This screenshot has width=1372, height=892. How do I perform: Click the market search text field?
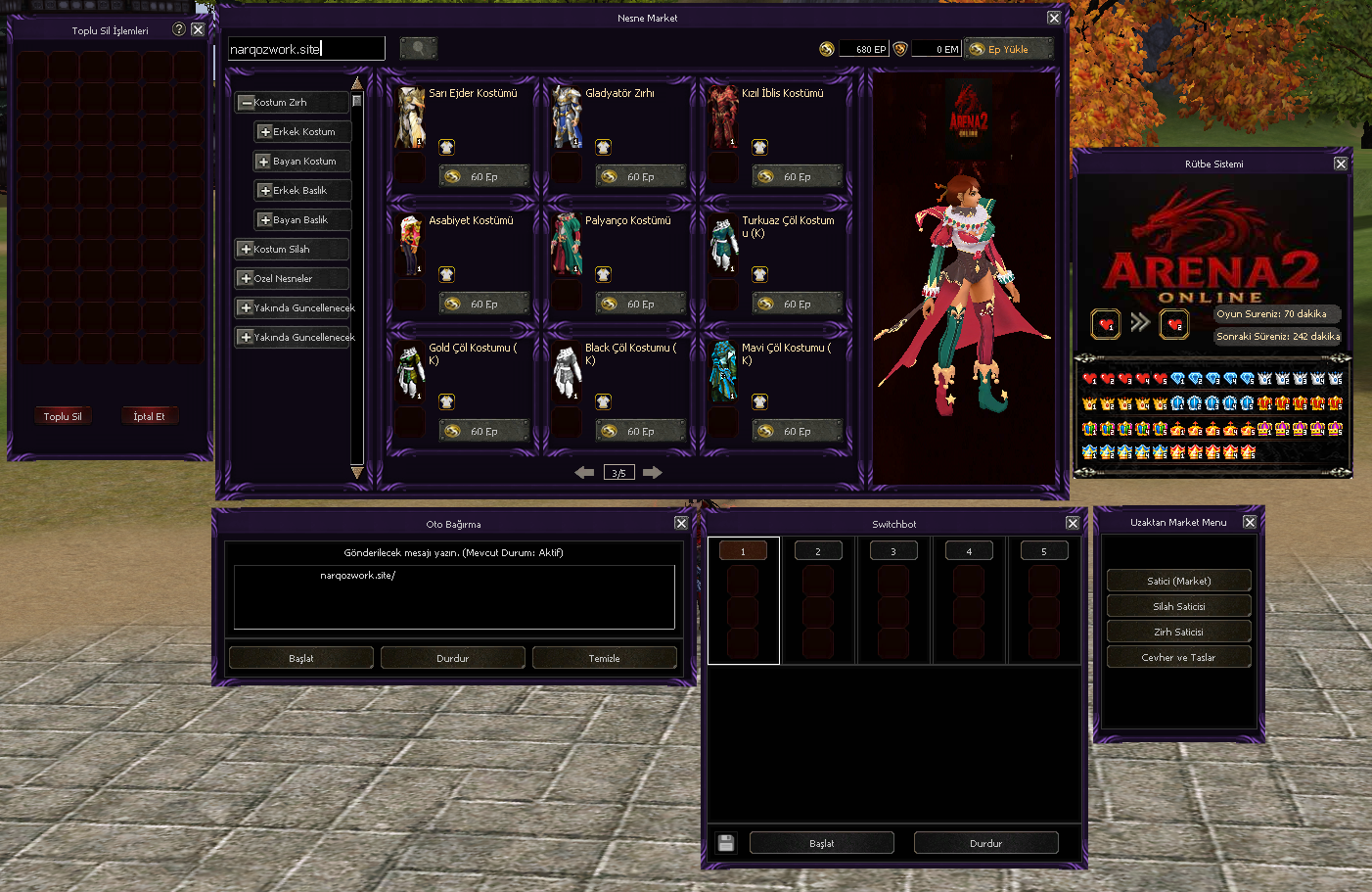[x=305, y=49]
